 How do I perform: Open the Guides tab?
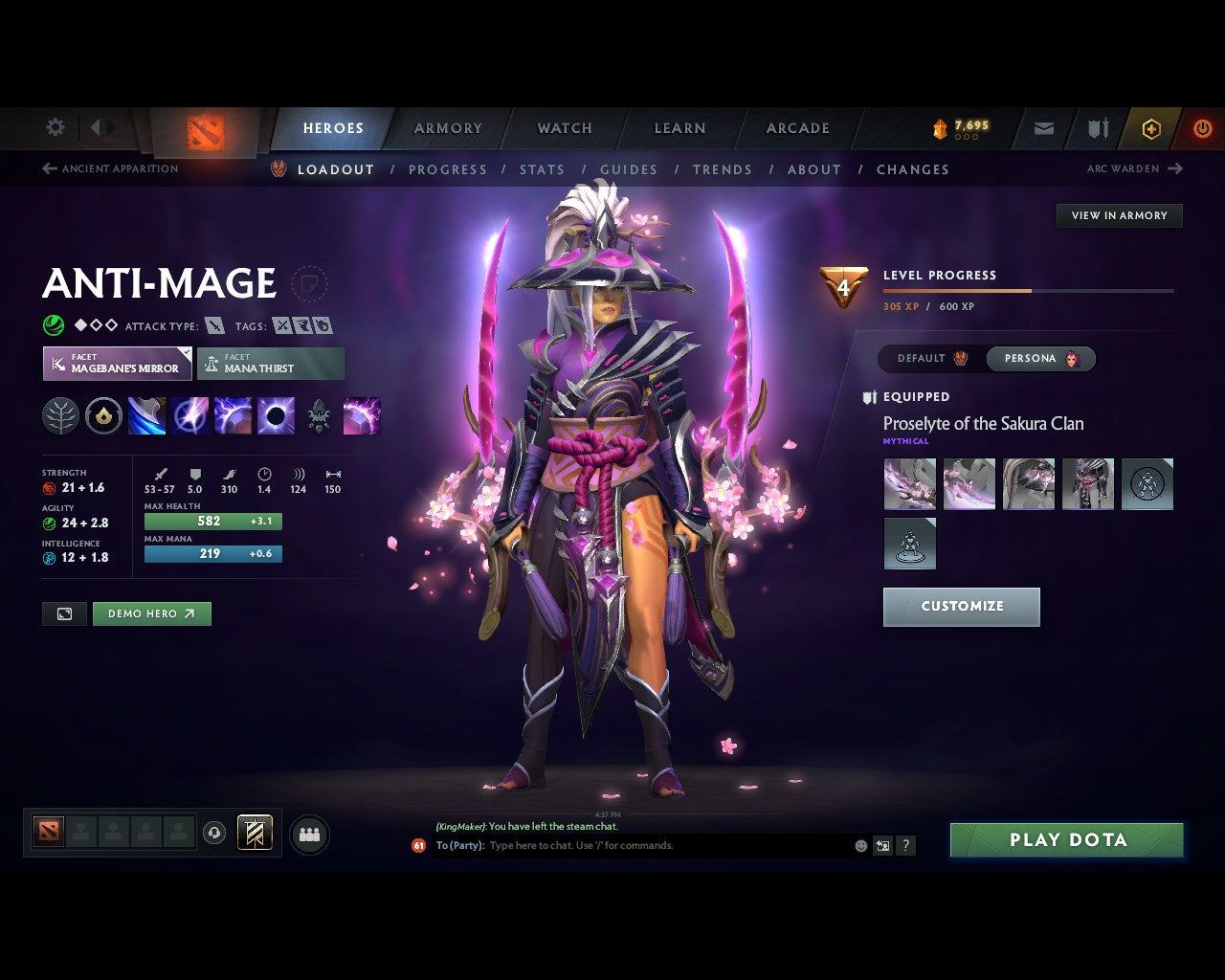[x=628, y=169]
